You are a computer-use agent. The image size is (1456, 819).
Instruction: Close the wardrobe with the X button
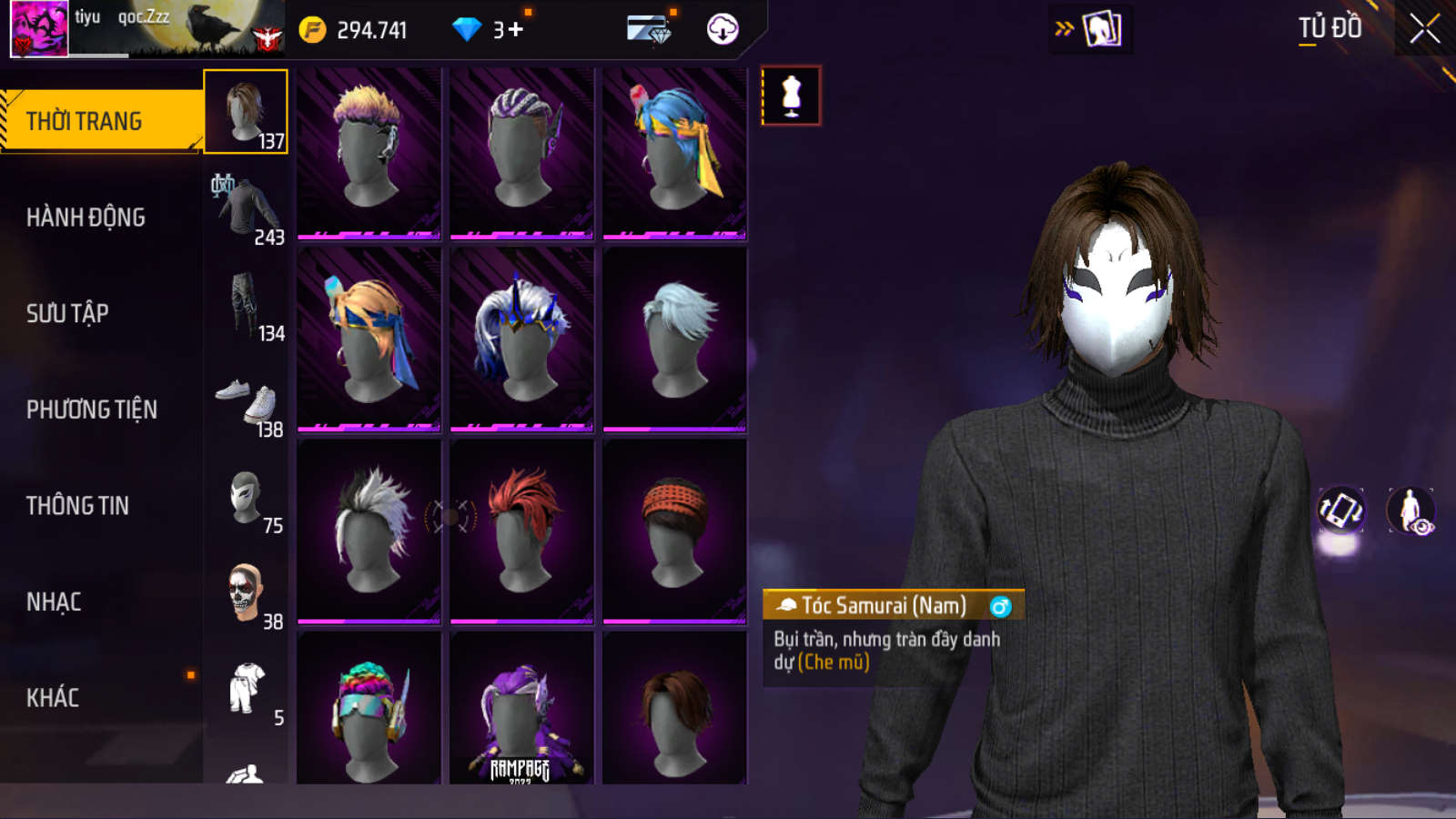1424,29
